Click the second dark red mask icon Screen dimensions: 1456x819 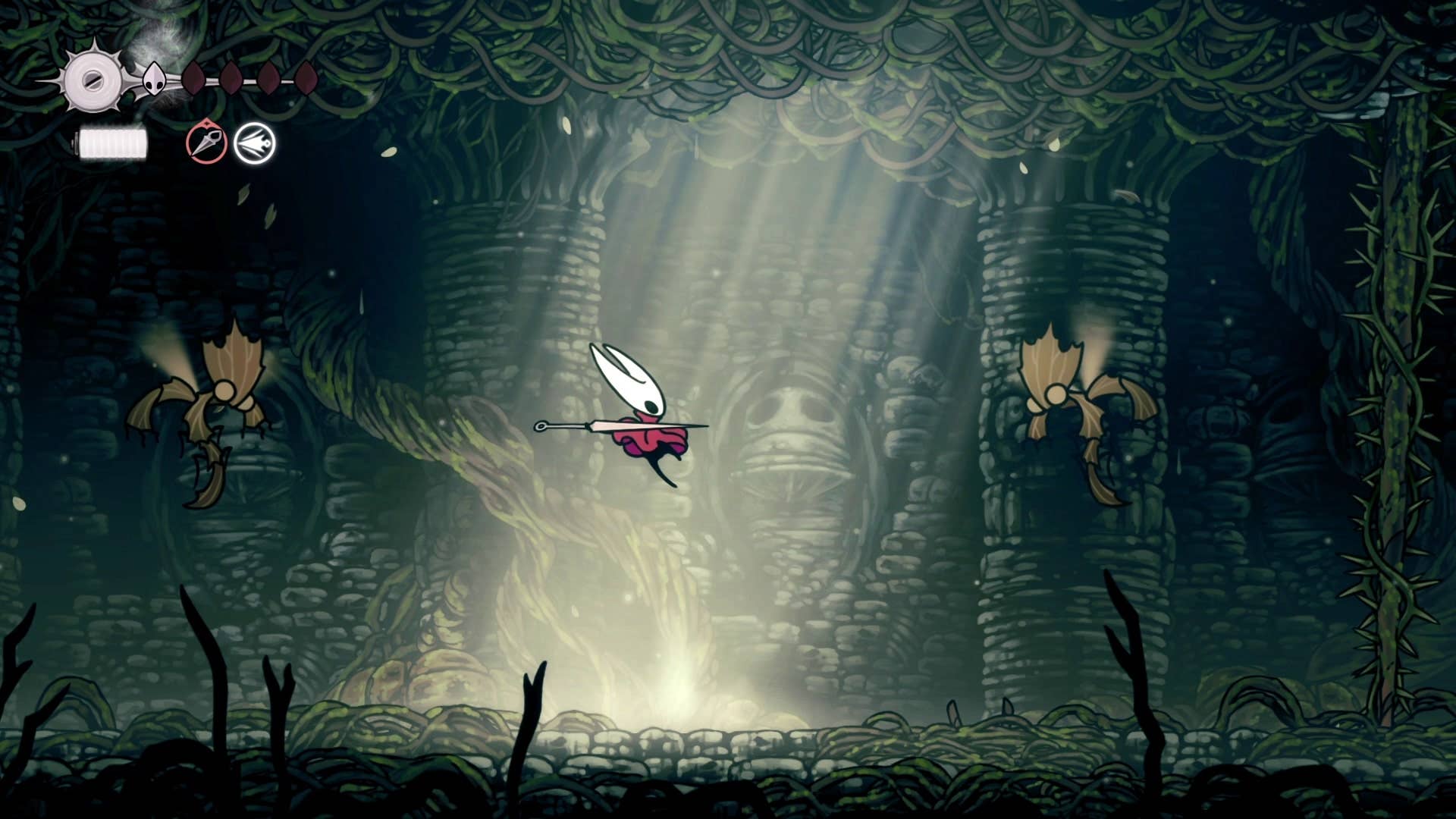point(231,78)
